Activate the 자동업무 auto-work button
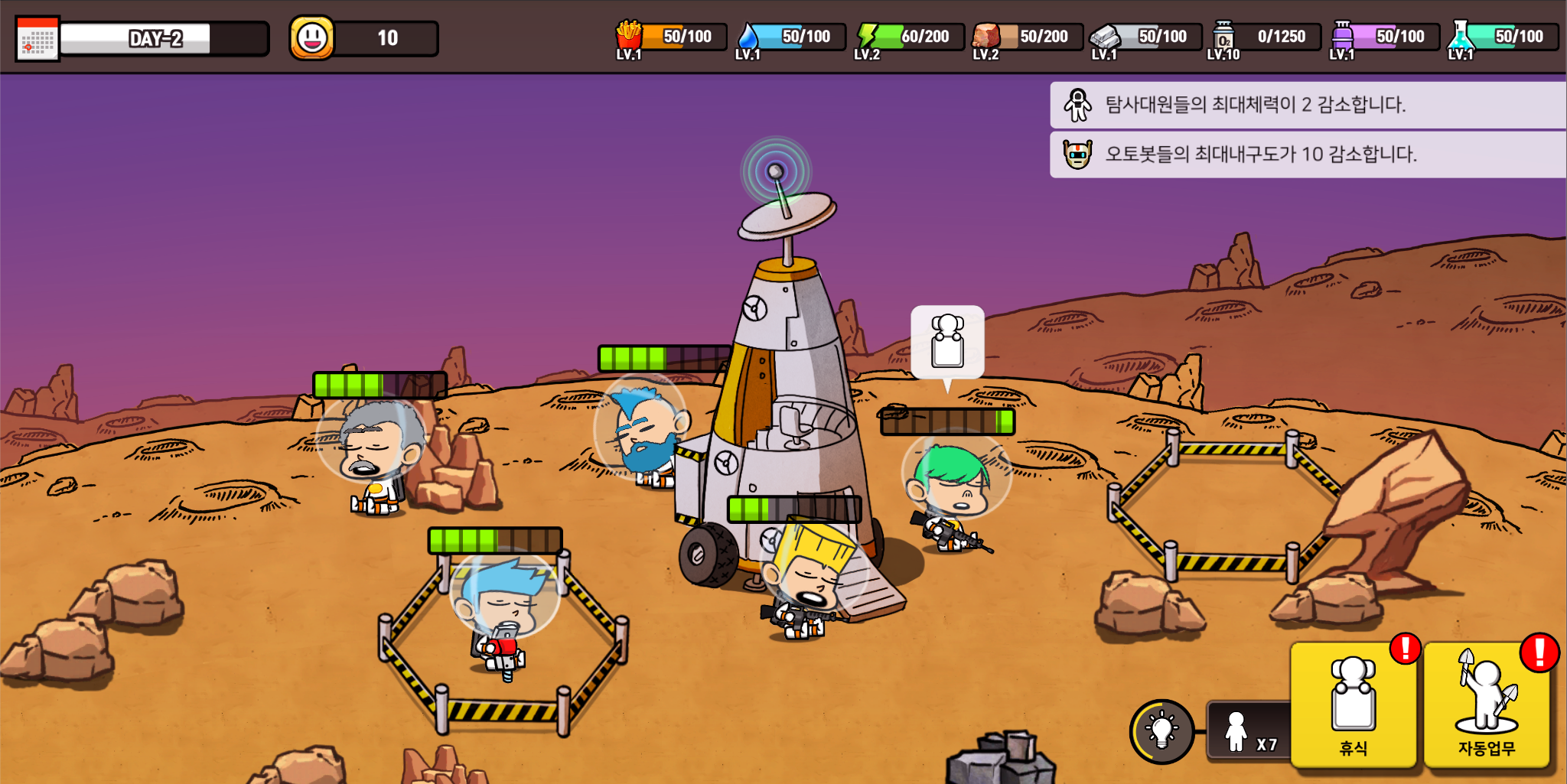Image resolution: width=1567 pixels, height=784 pixels. [x=1486, y=705]
